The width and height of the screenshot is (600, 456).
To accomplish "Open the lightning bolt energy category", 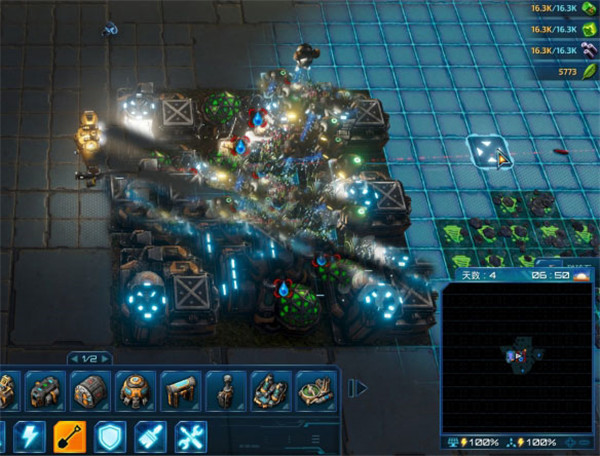I will pos(28,435).
